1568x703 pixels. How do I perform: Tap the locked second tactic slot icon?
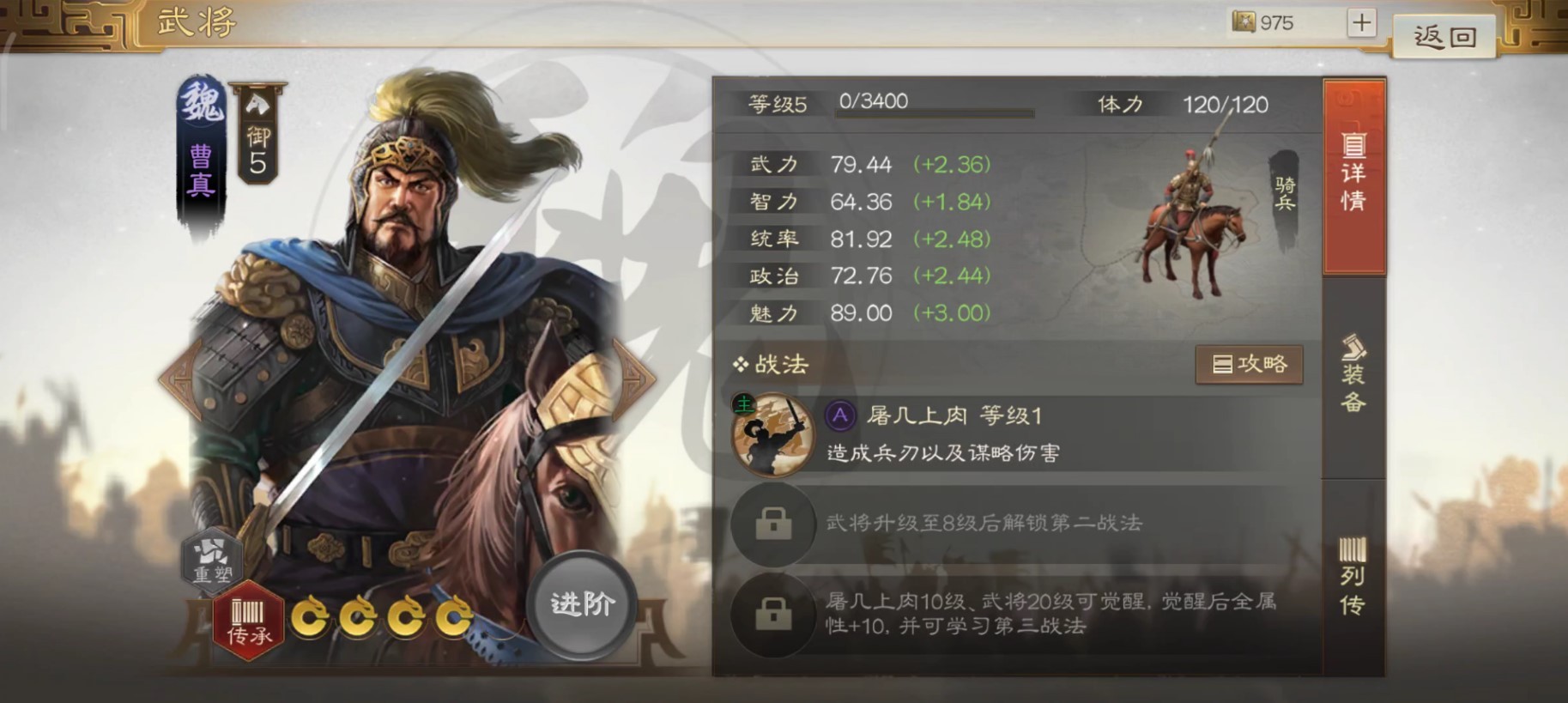(771, 525)
